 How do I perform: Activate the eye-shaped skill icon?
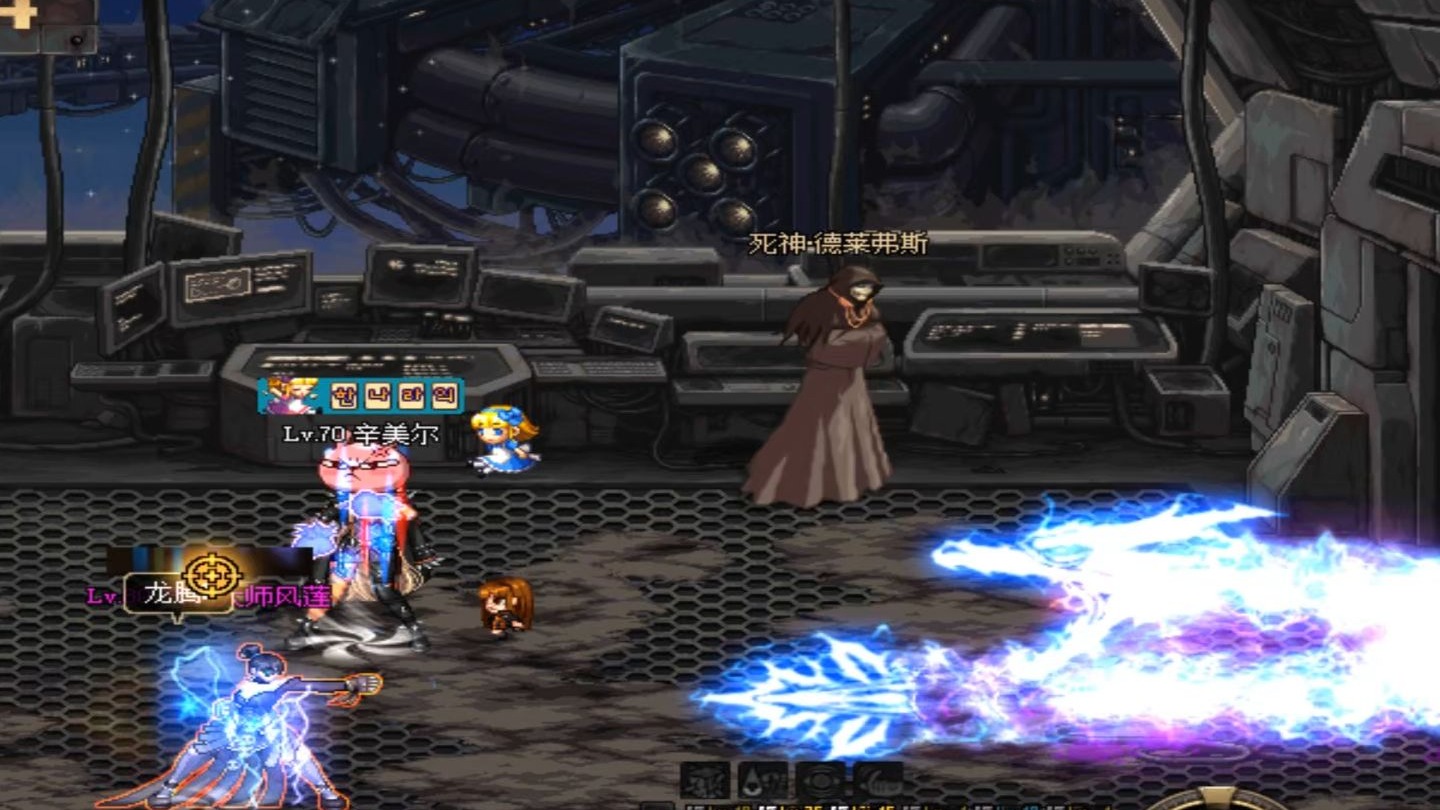(821, 780)
